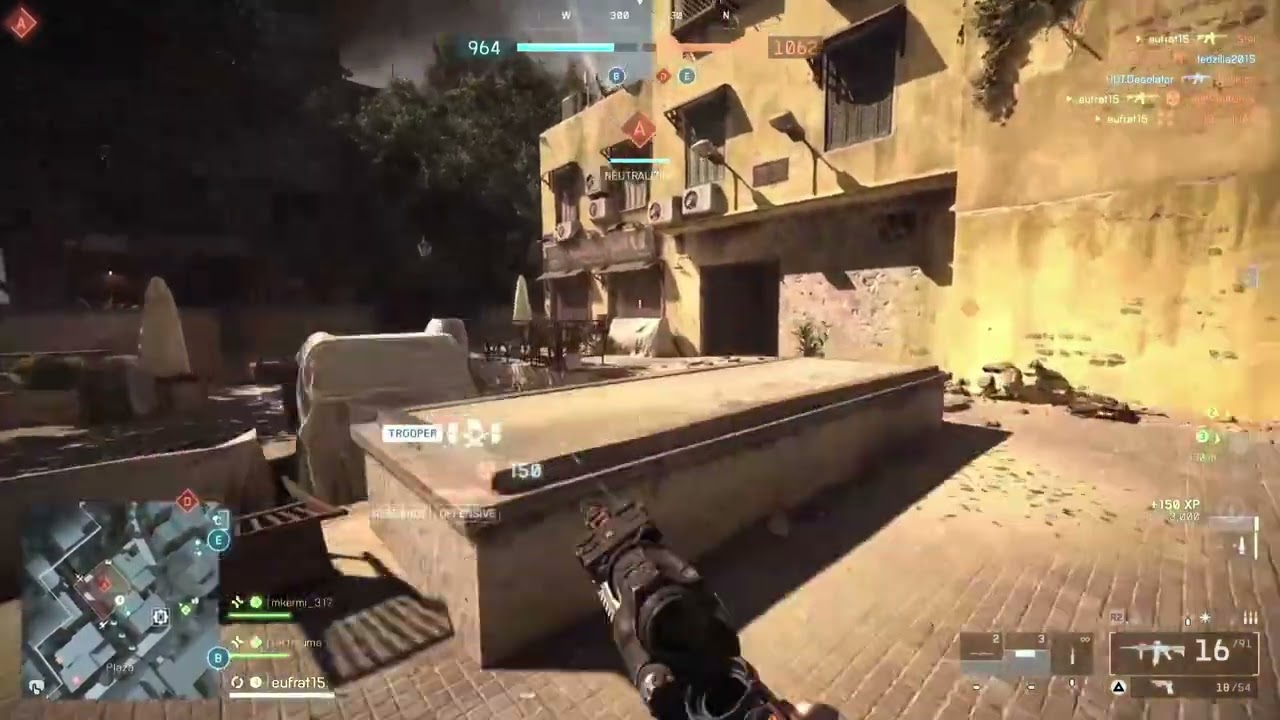1280x720 pixels.
Task: Click objective D marker on the minimap
Action: click(187, 501)
